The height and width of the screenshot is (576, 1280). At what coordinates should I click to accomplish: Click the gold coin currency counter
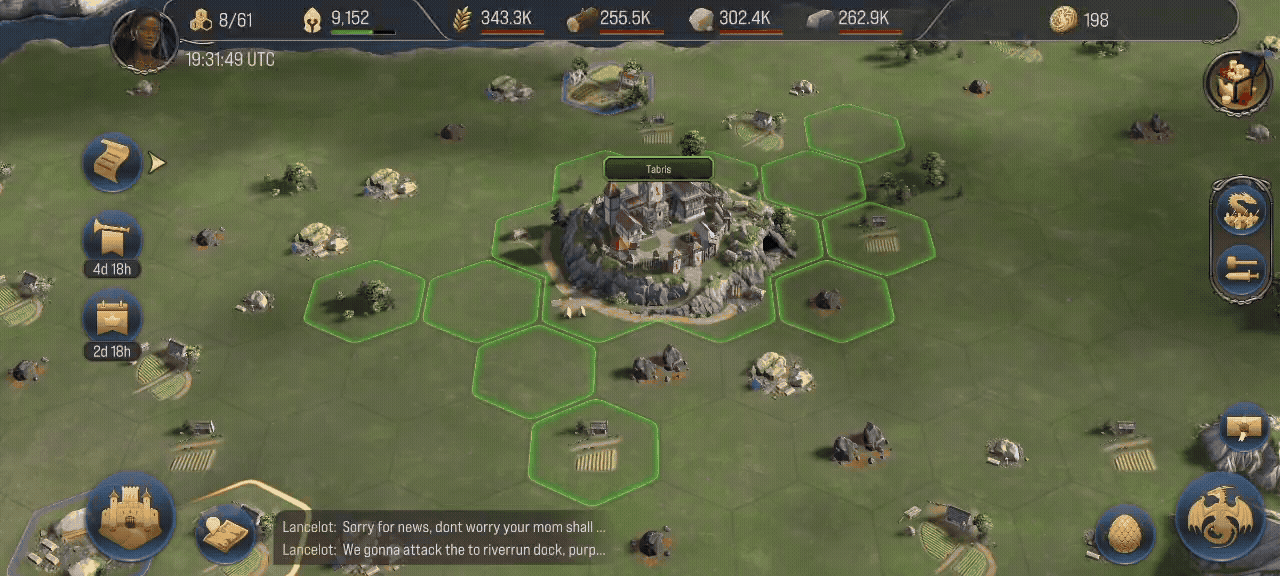pyautogui.click(x=1063, y=19)
